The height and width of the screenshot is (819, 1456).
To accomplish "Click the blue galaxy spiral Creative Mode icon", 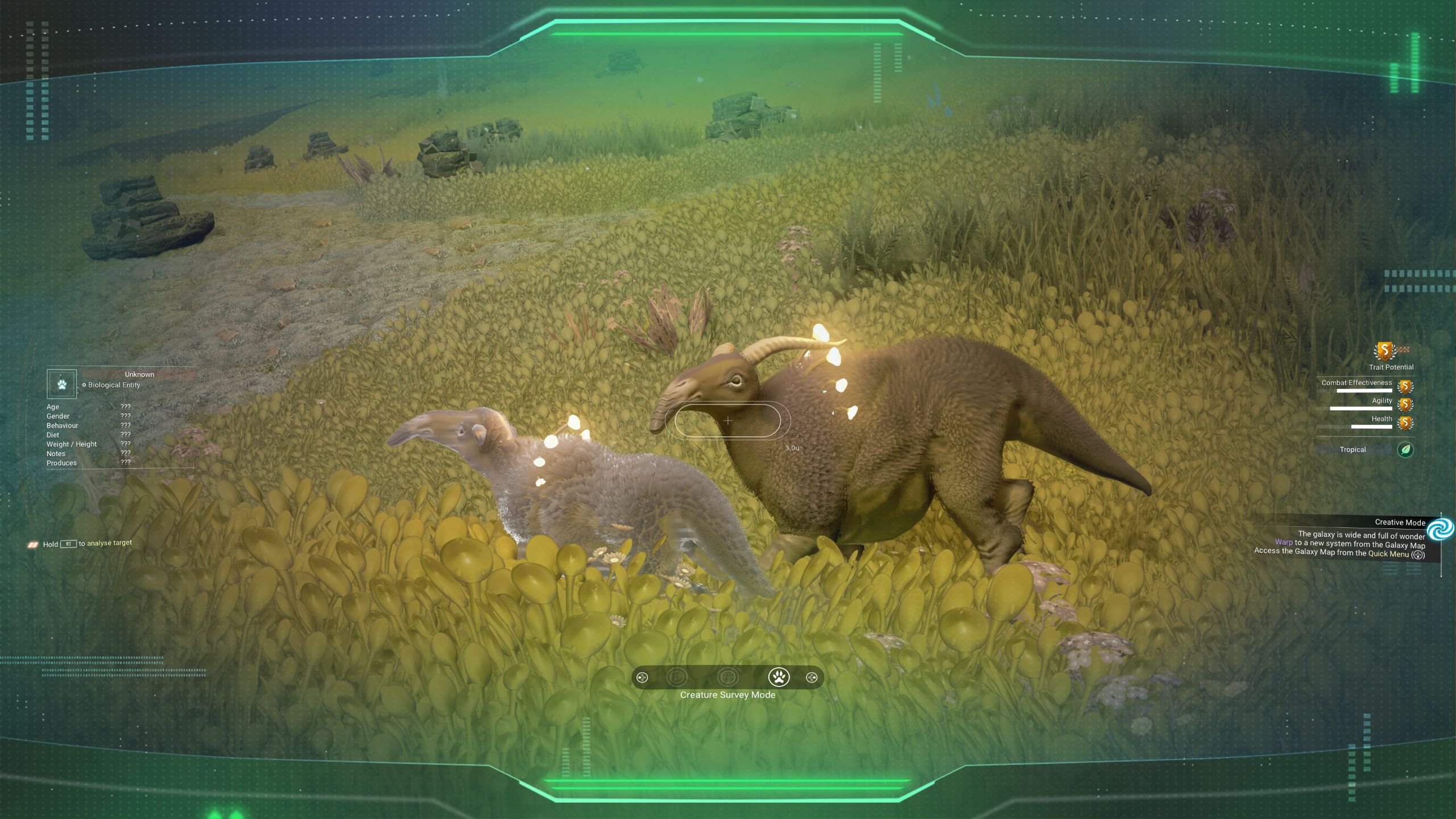I will click(x=1440, y=530).
